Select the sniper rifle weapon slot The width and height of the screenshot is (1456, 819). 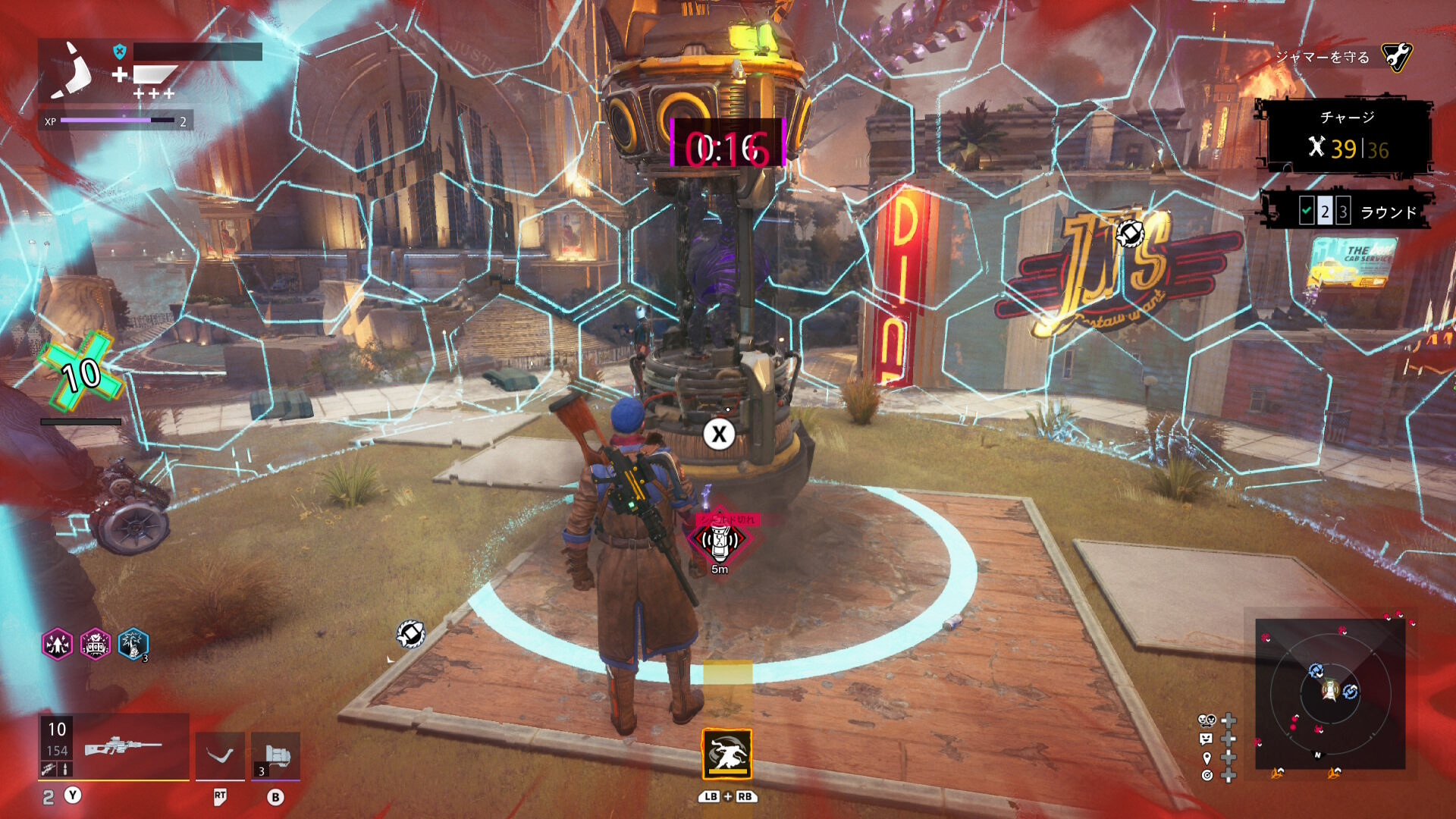point(121,747)
